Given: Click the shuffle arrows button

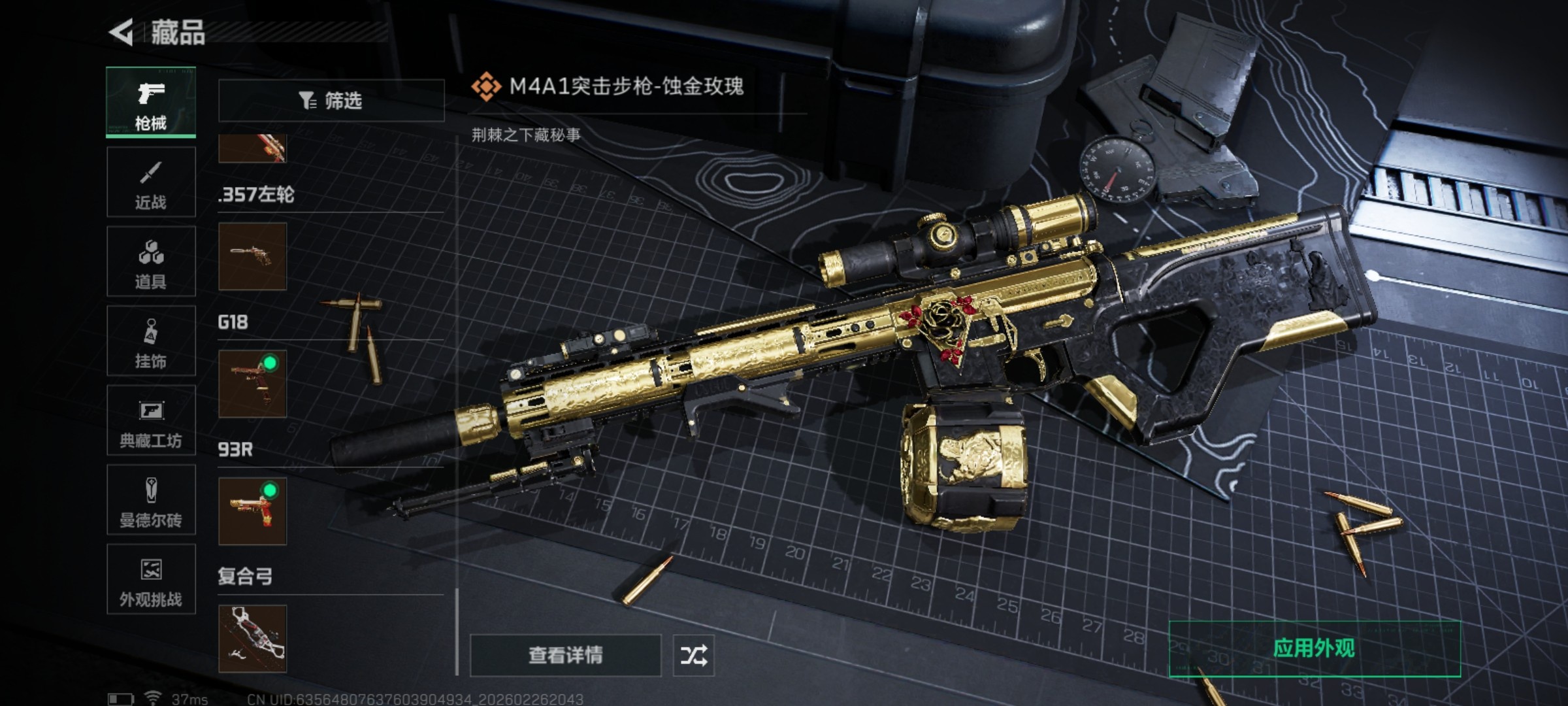Looking at the screenshot, I should pos(693,655).
